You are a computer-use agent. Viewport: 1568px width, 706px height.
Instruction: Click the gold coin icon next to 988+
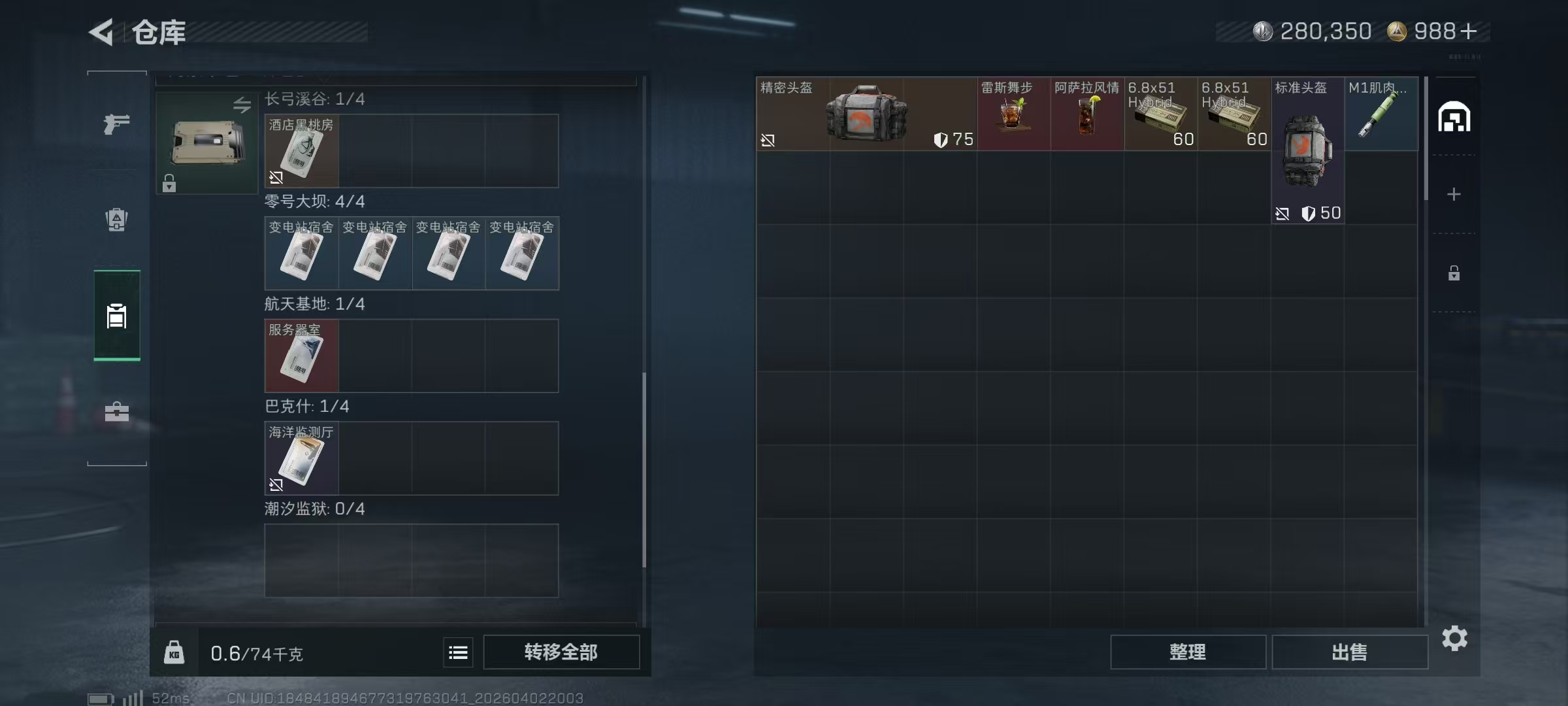(x=1397, y=31)
